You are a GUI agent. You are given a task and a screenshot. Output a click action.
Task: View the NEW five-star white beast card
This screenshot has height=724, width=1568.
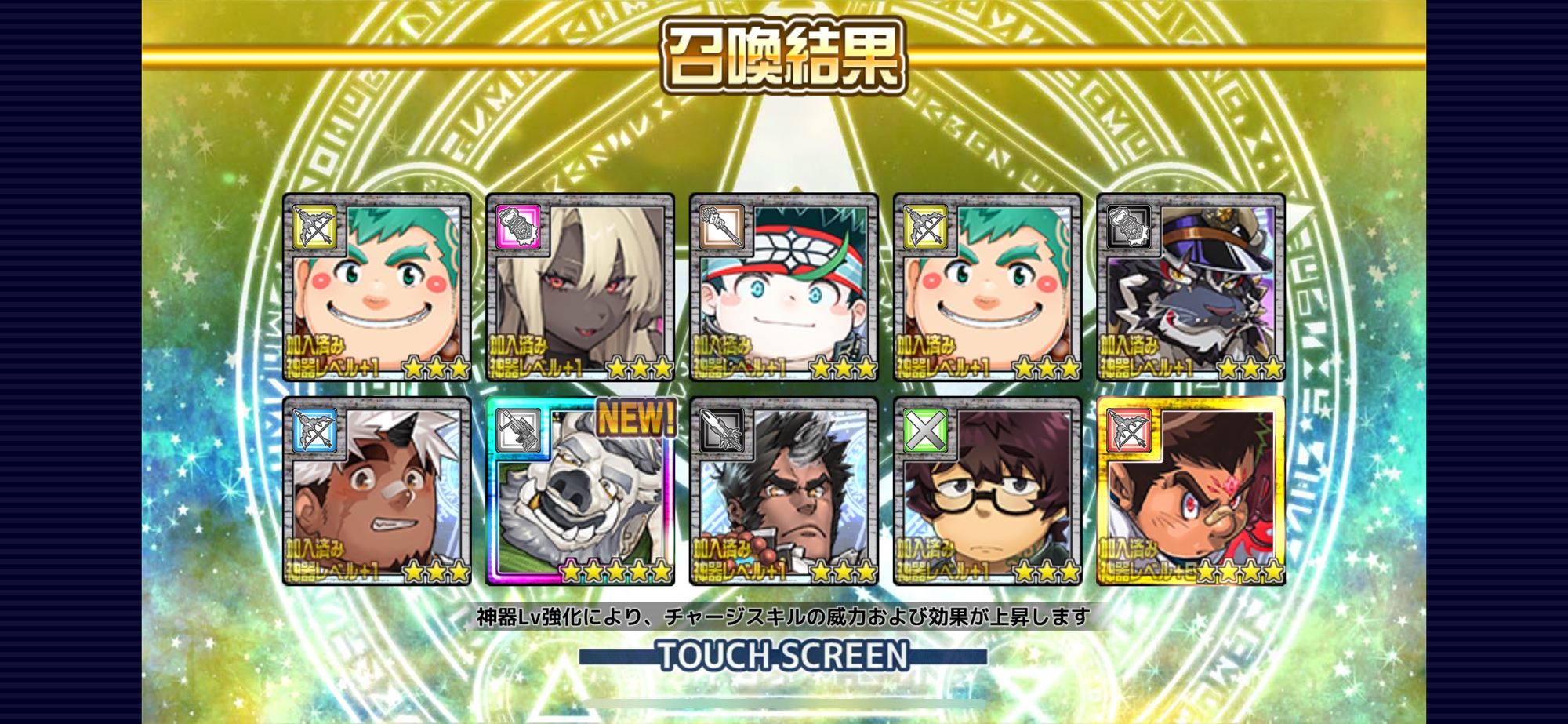580,491
